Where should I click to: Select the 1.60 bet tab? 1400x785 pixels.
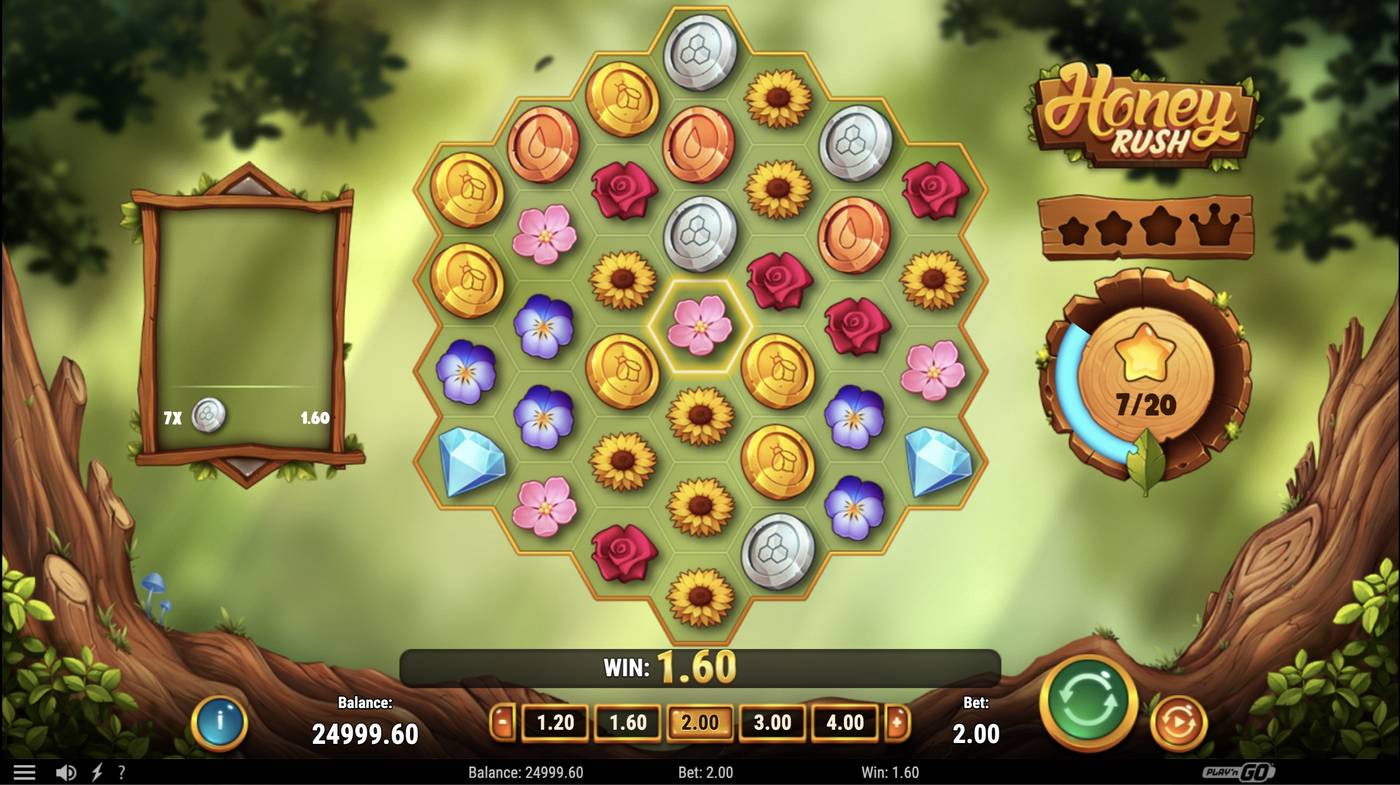pyautogui.click(x=626, y=722)
